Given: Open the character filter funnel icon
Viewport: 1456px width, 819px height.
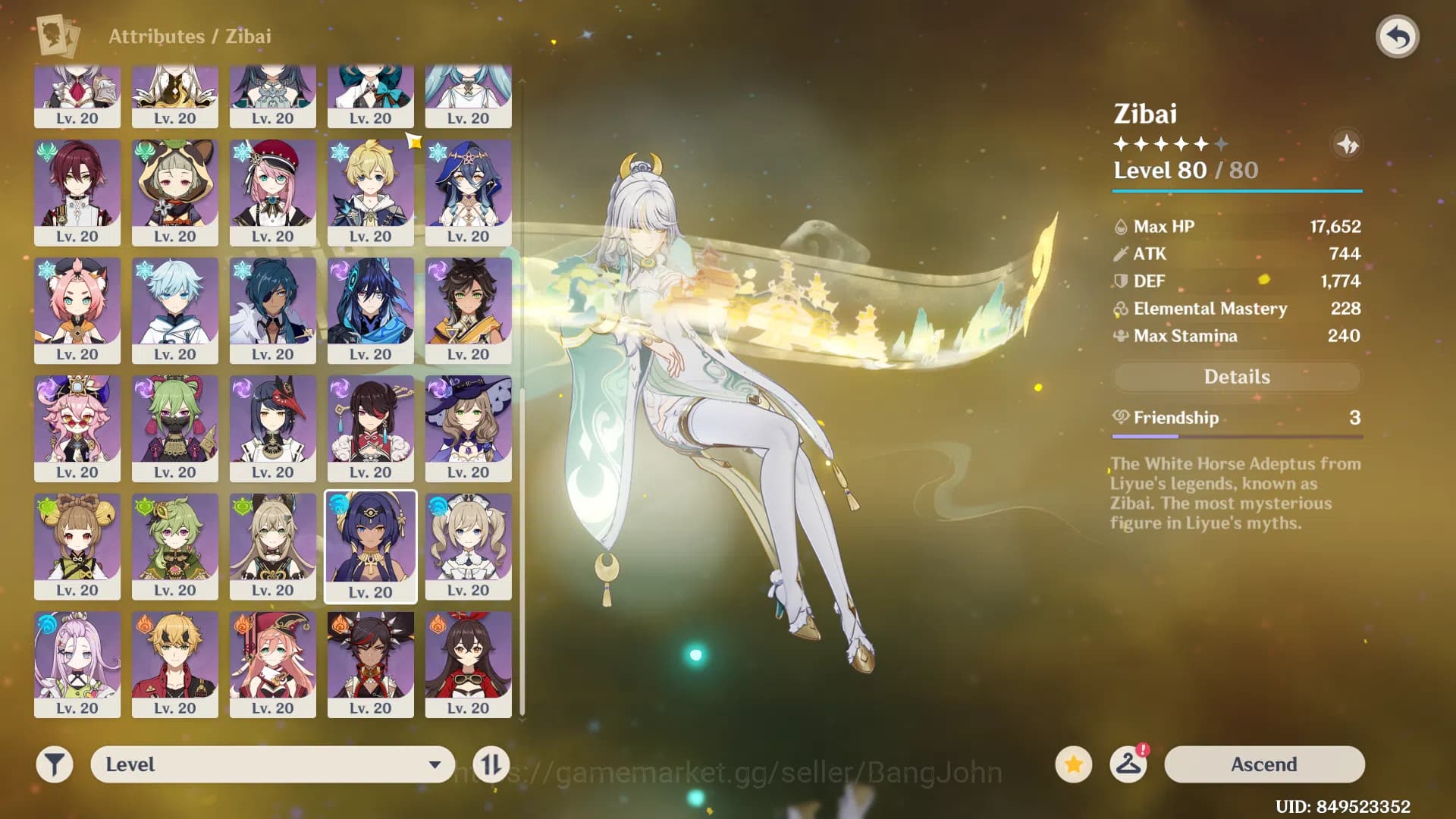Looking at the screenshot, I should click(x=54, y=764).
